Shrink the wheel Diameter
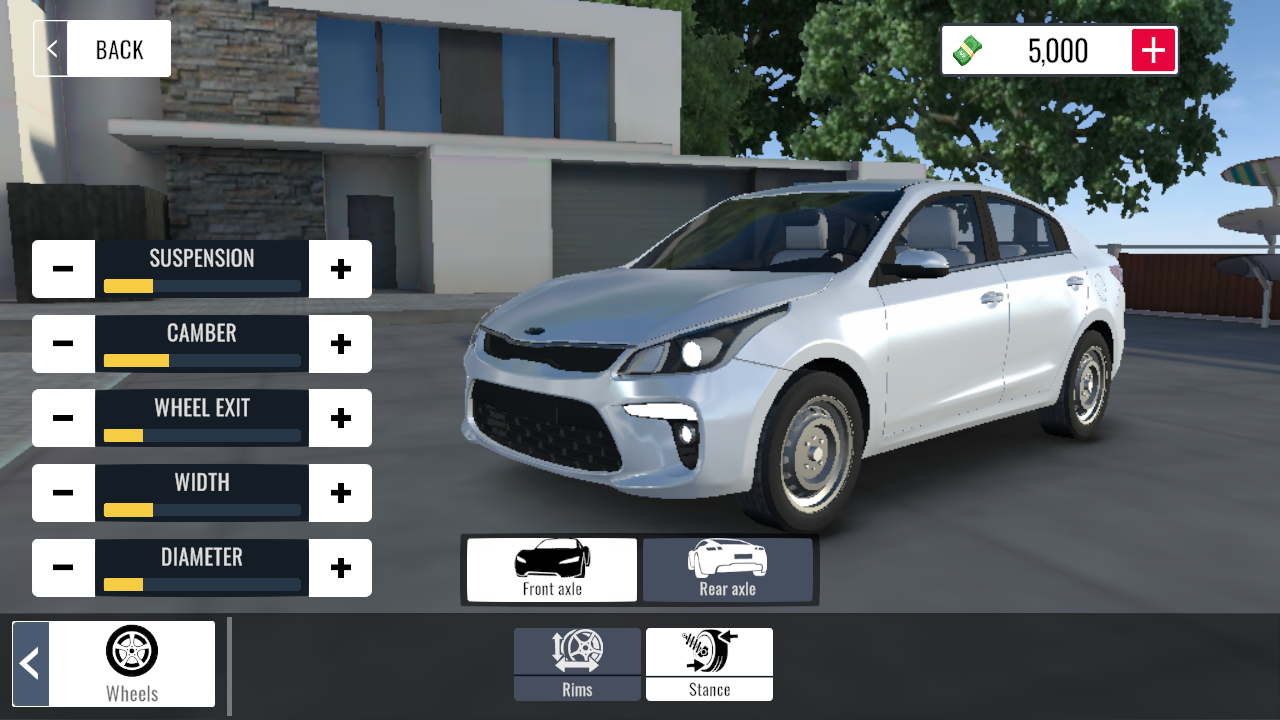This screenshot has width=1280, height=720. tap(63, 568)
